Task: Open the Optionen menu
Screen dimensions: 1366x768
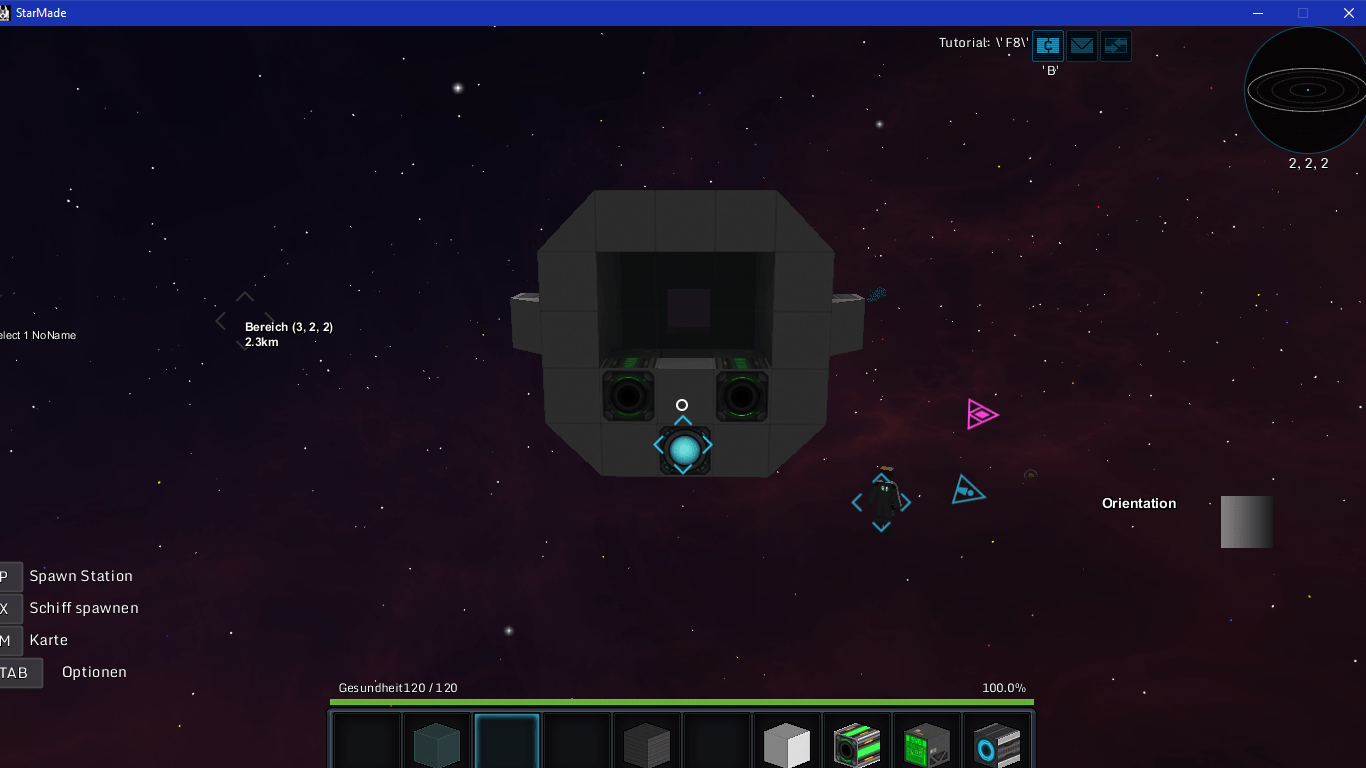Action: (94, 672)
